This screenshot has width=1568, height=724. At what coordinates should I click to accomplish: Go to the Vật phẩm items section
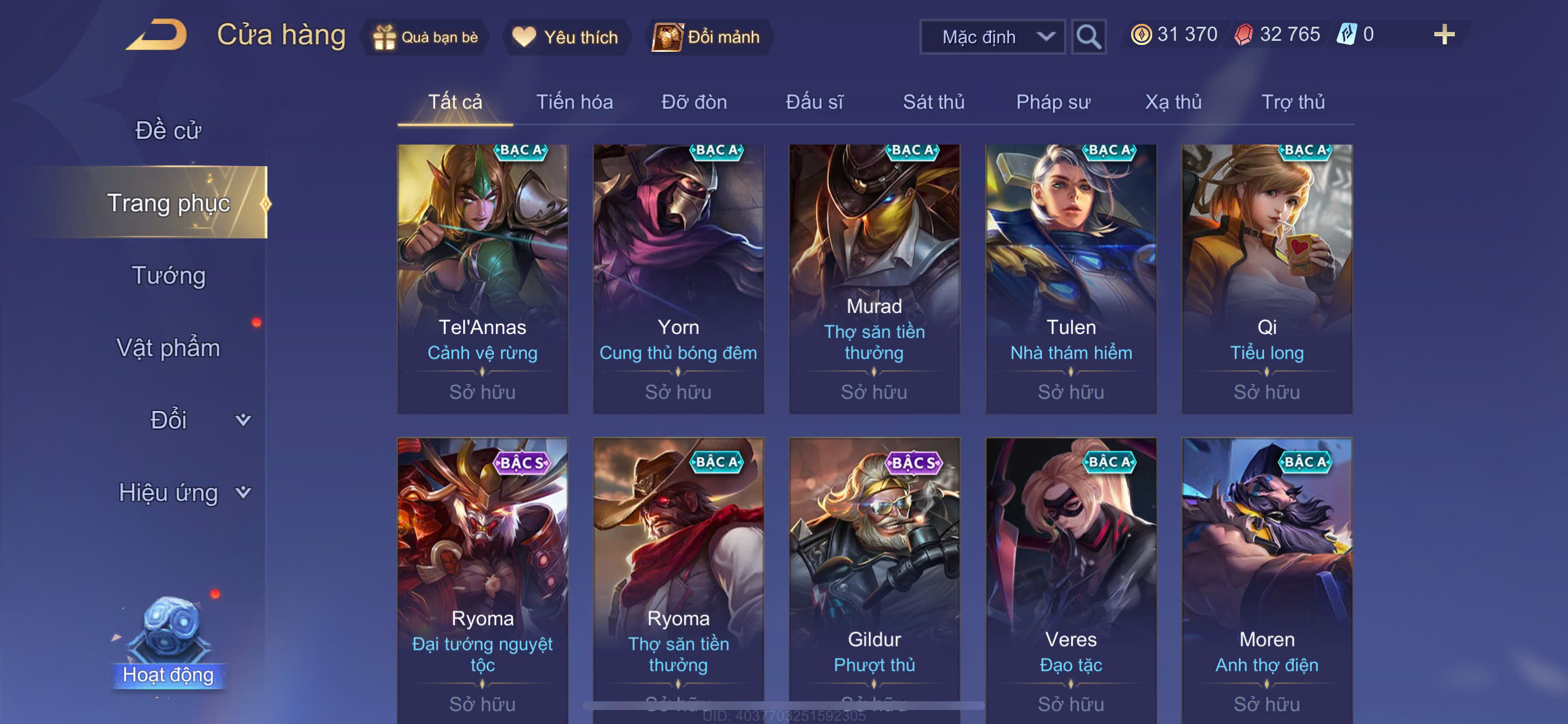point(168,347)
